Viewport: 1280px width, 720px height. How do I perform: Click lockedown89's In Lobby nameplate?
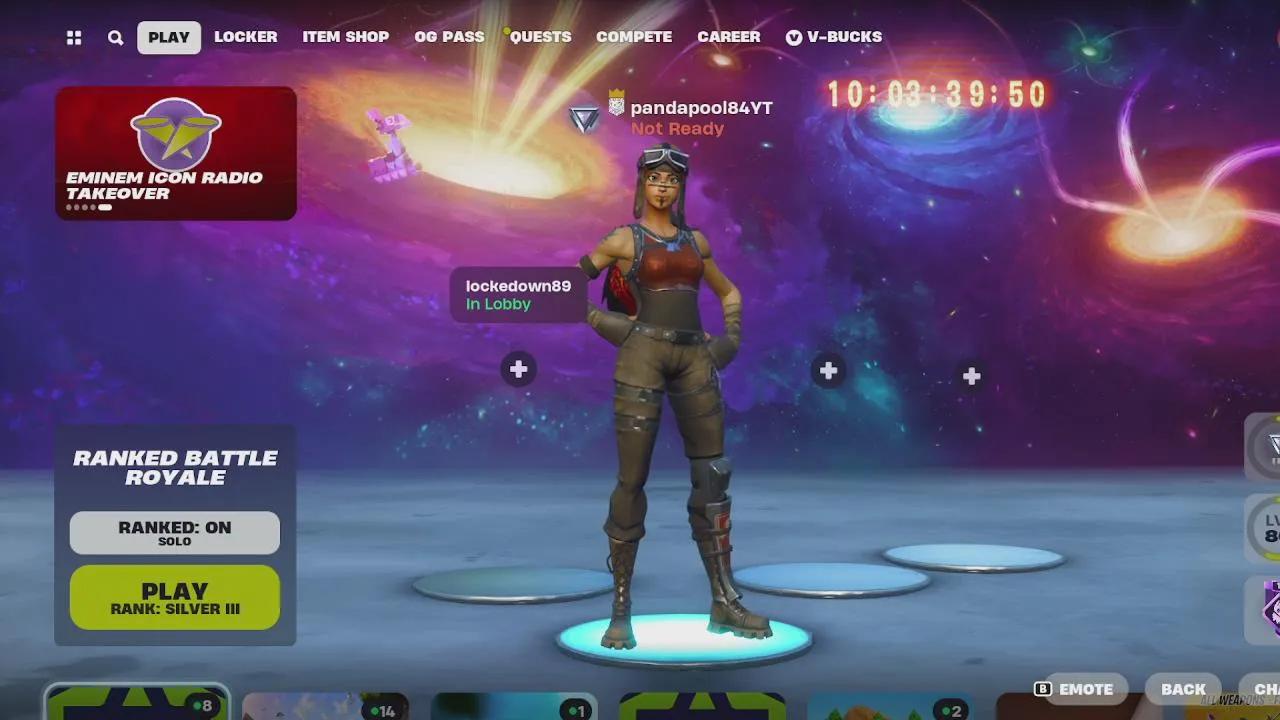pyautogui.click(x=517, y=294)
